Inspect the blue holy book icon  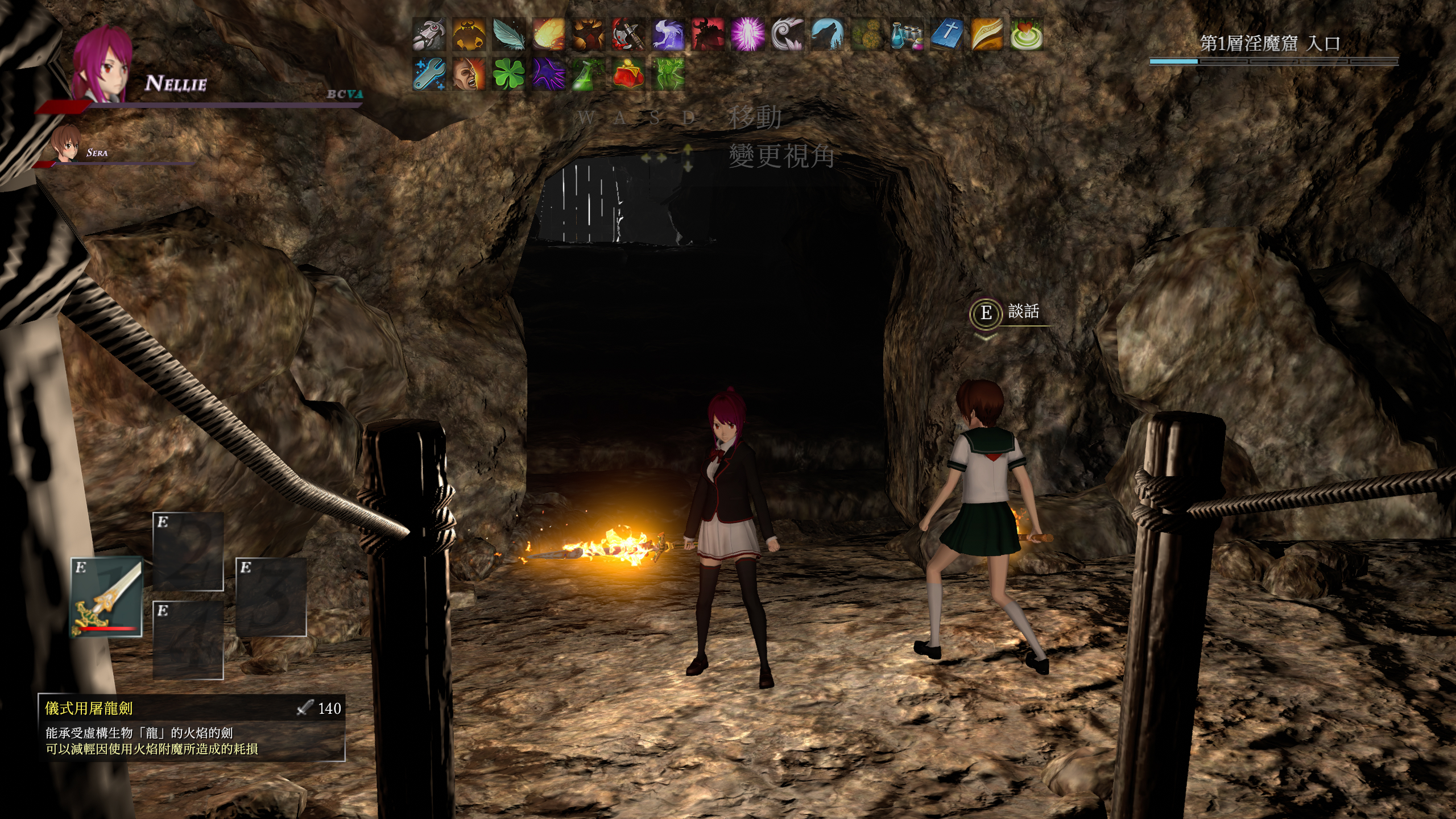tap(947, 34)
